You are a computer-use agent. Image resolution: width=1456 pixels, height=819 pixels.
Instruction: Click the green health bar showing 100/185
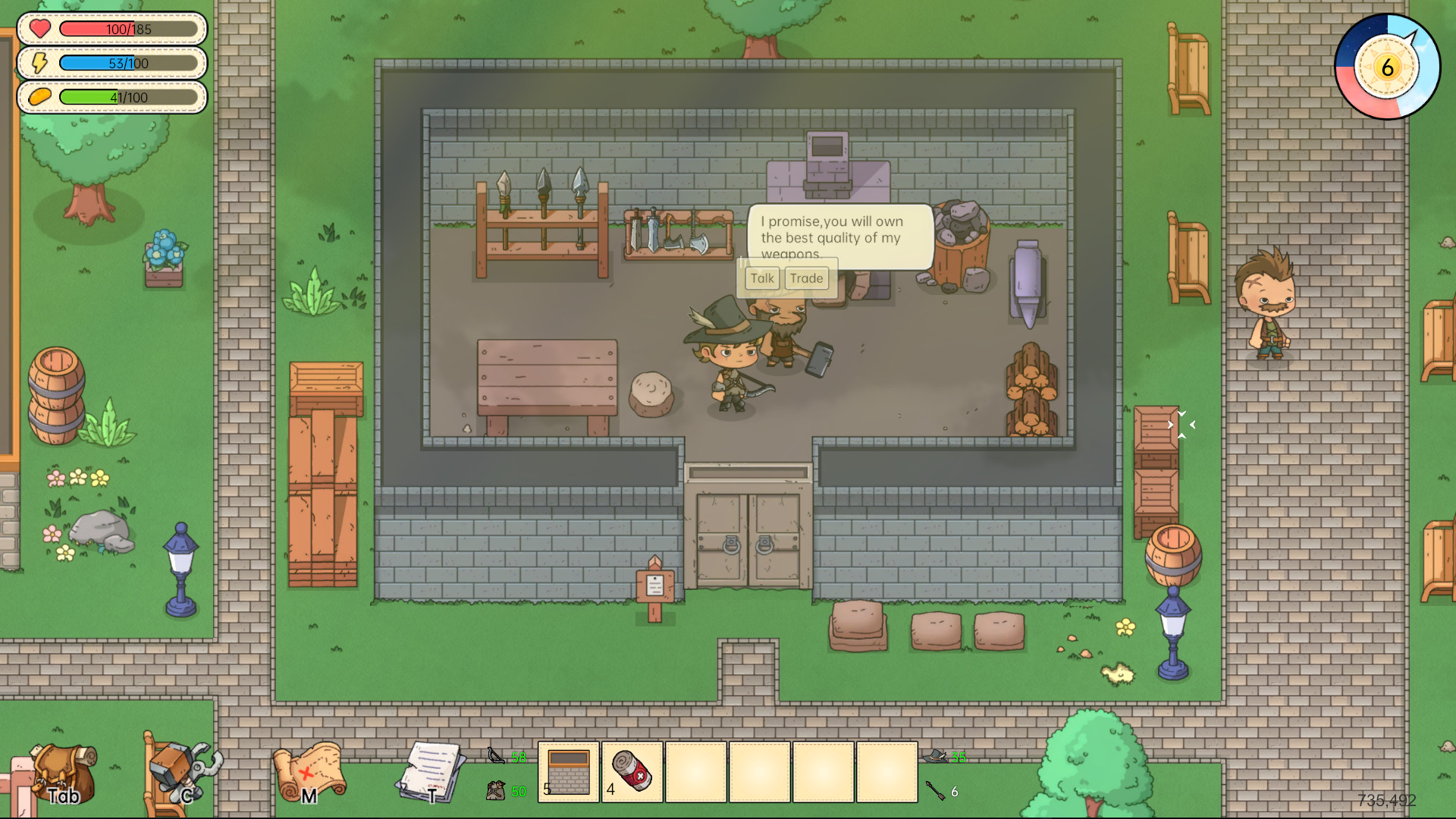129,30
